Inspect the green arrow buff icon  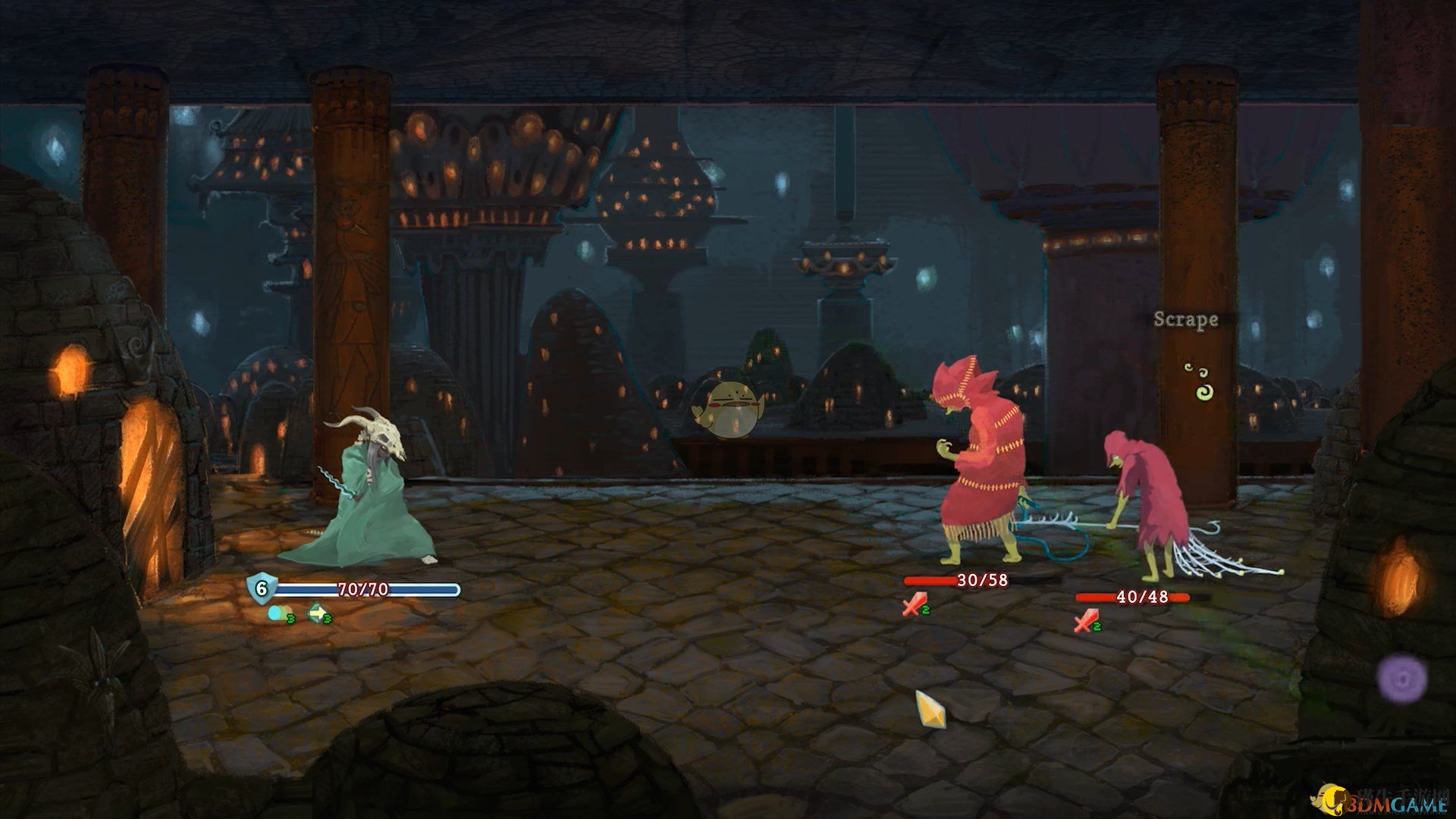(x=317, y=613)
